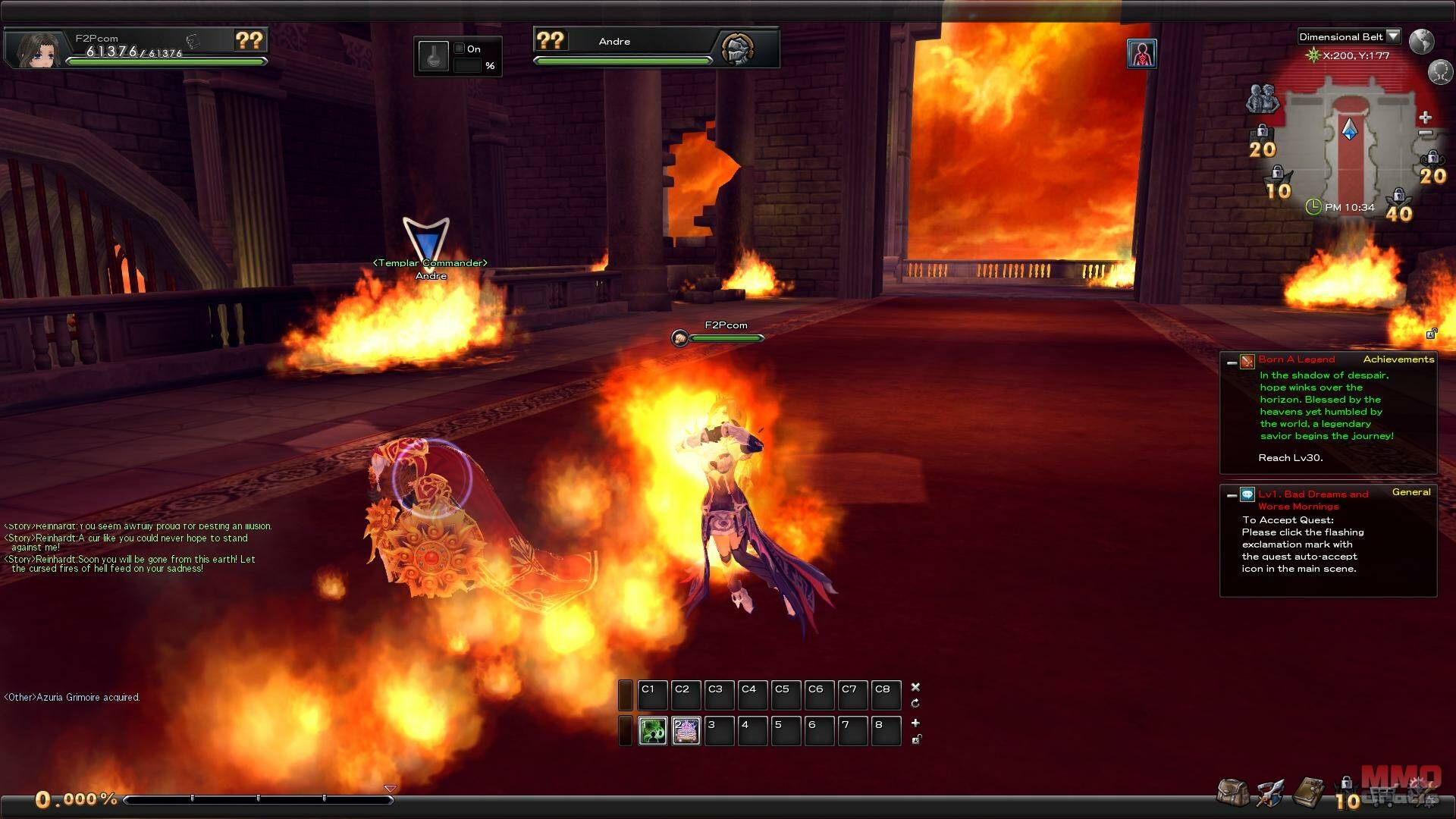Toggle the On checkbox beside the potion
The image size is (1456, 819).
pos(459,49)
